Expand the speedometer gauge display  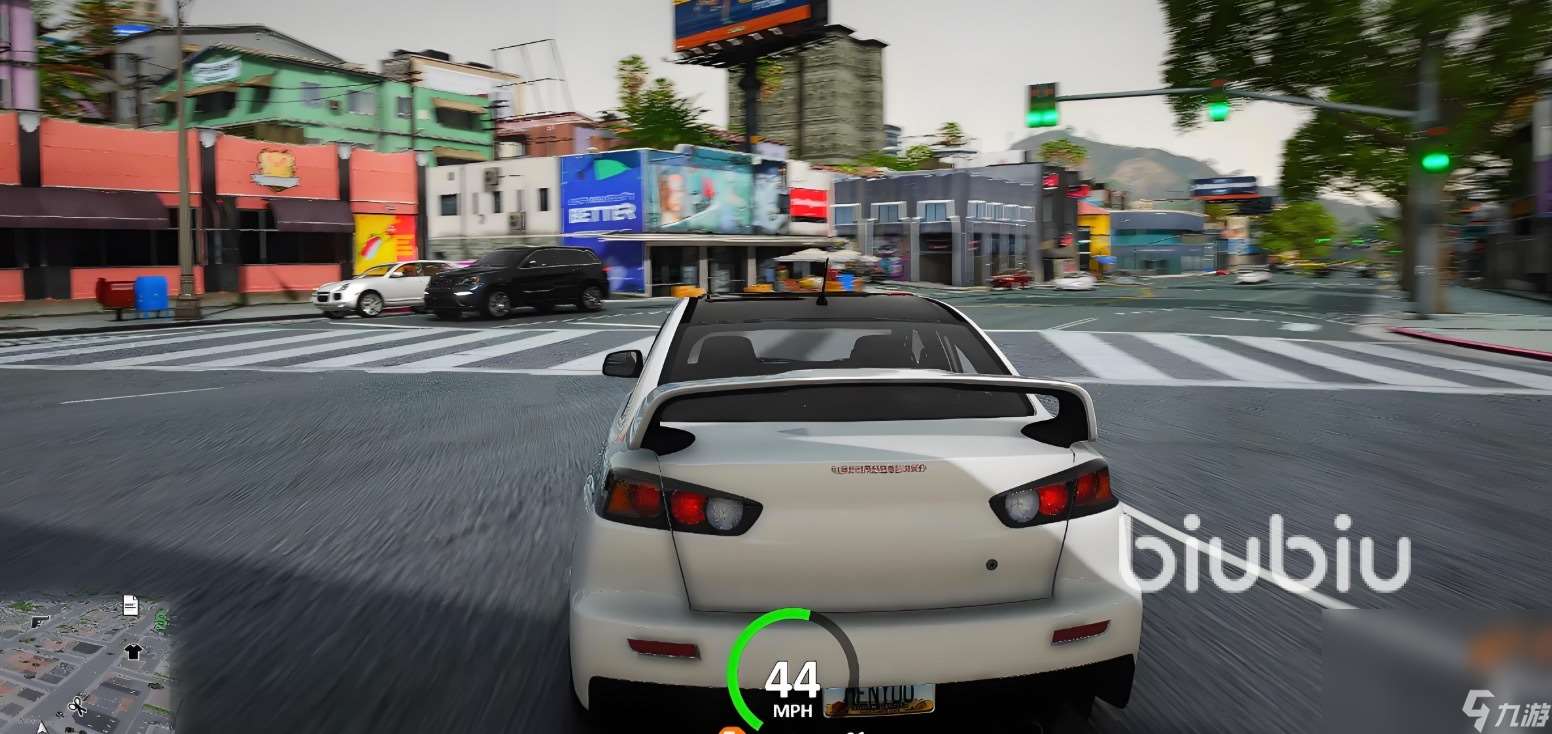[x=790, y=665]
